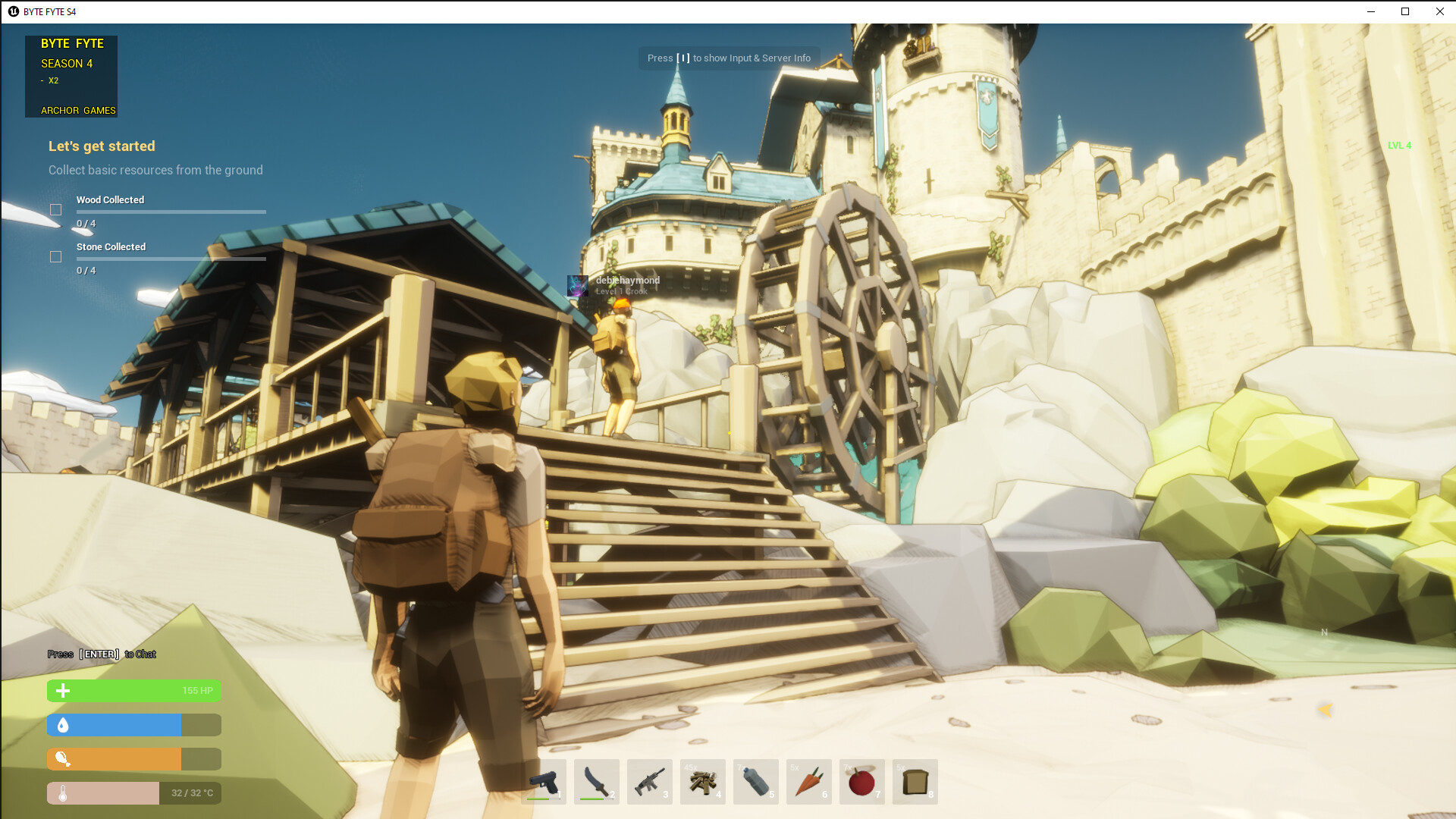Screen dimensions: 1456x819
Task: Select the carrots in slot 6
Action: pos(808,781)
